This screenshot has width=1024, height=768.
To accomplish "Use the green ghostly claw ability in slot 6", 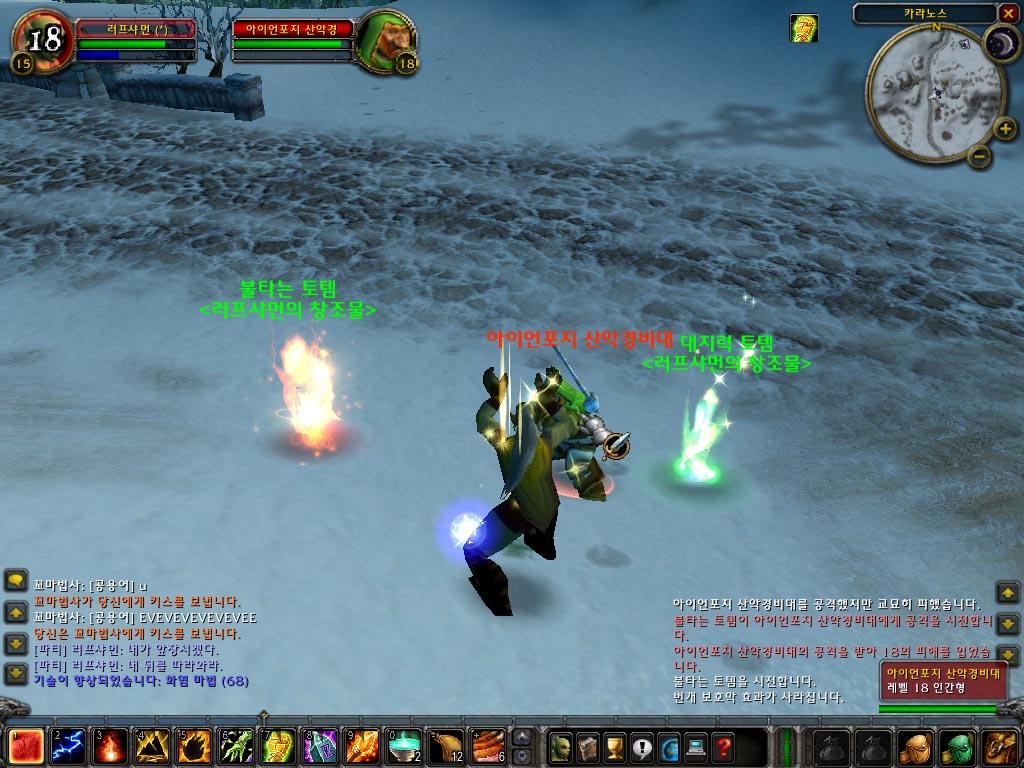I will click(236, 746).
